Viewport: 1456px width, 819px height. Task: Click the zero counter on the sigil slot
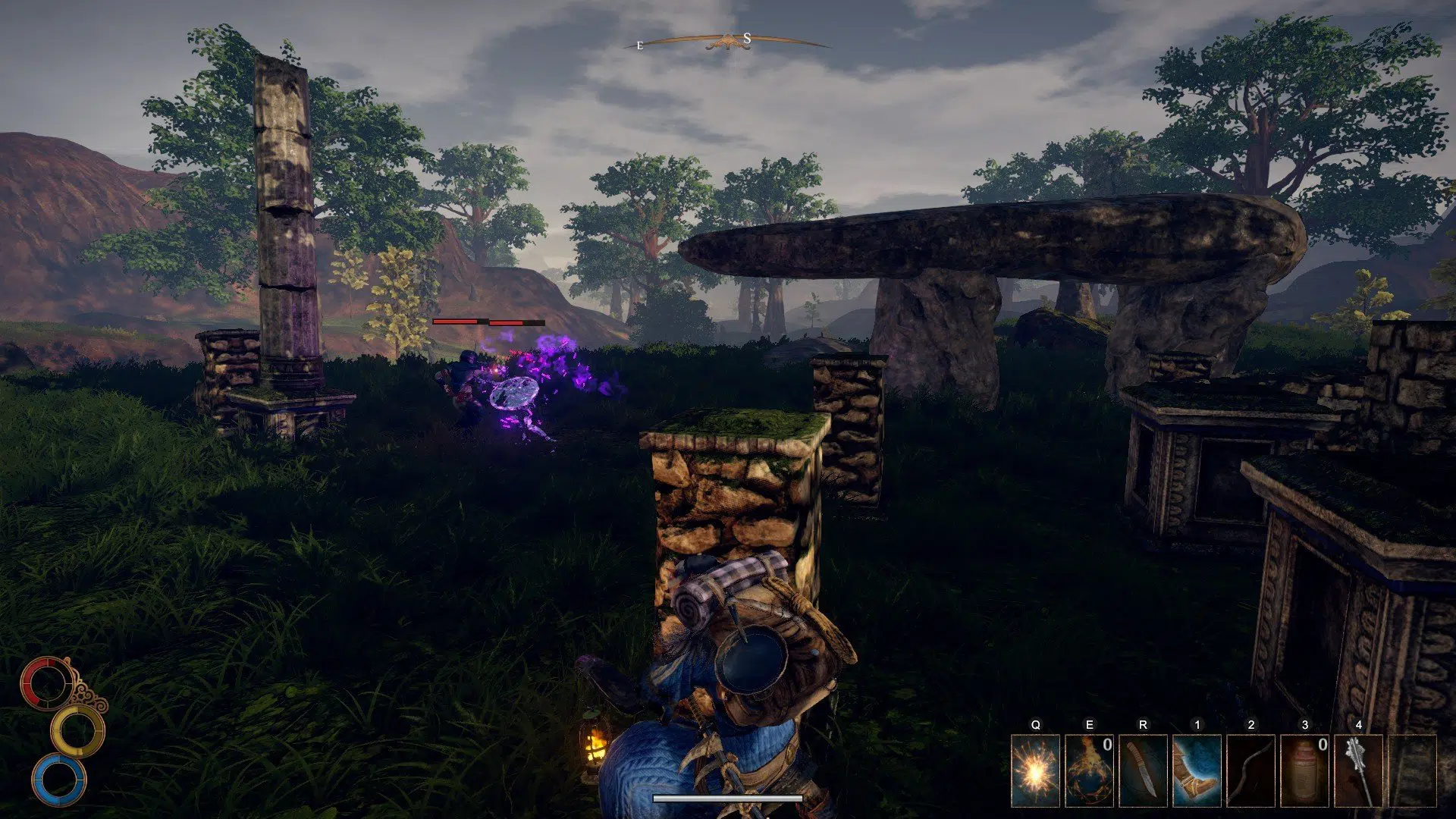1107,745
